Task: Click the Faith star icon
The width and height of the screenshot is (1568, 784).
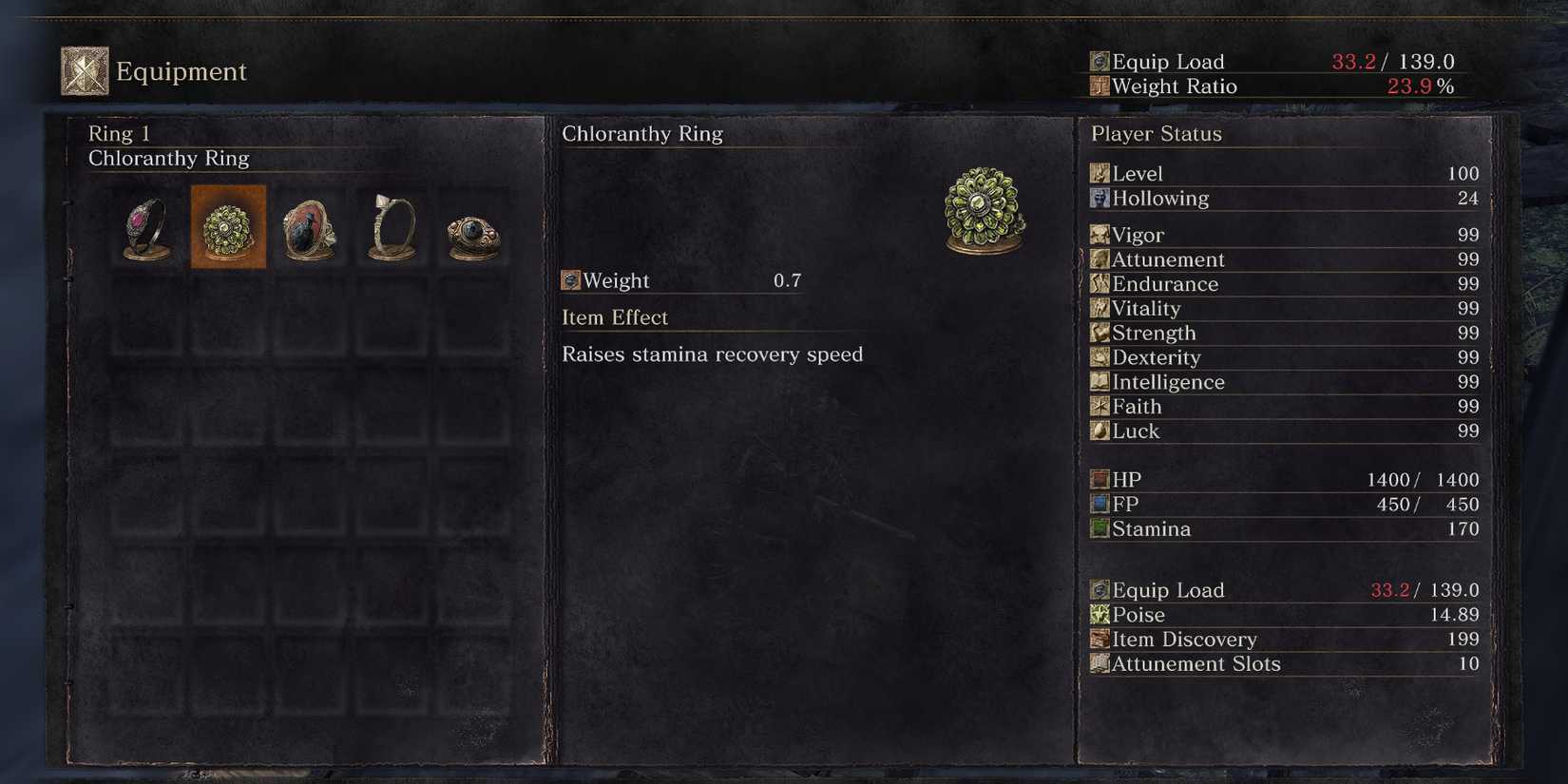Action: 1100,406
